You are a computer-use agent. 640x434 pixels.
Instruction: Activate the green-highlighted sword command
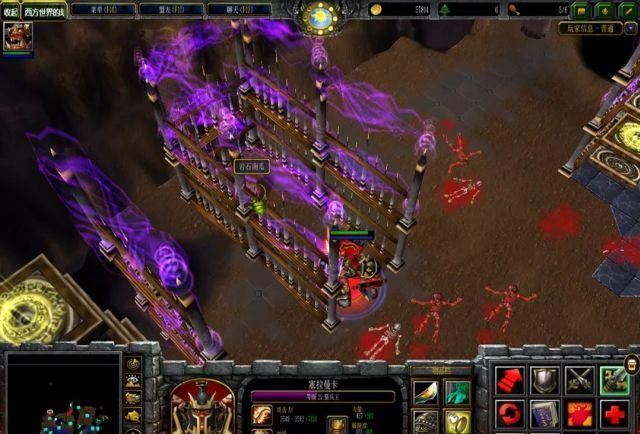click(x=613, y=379)
